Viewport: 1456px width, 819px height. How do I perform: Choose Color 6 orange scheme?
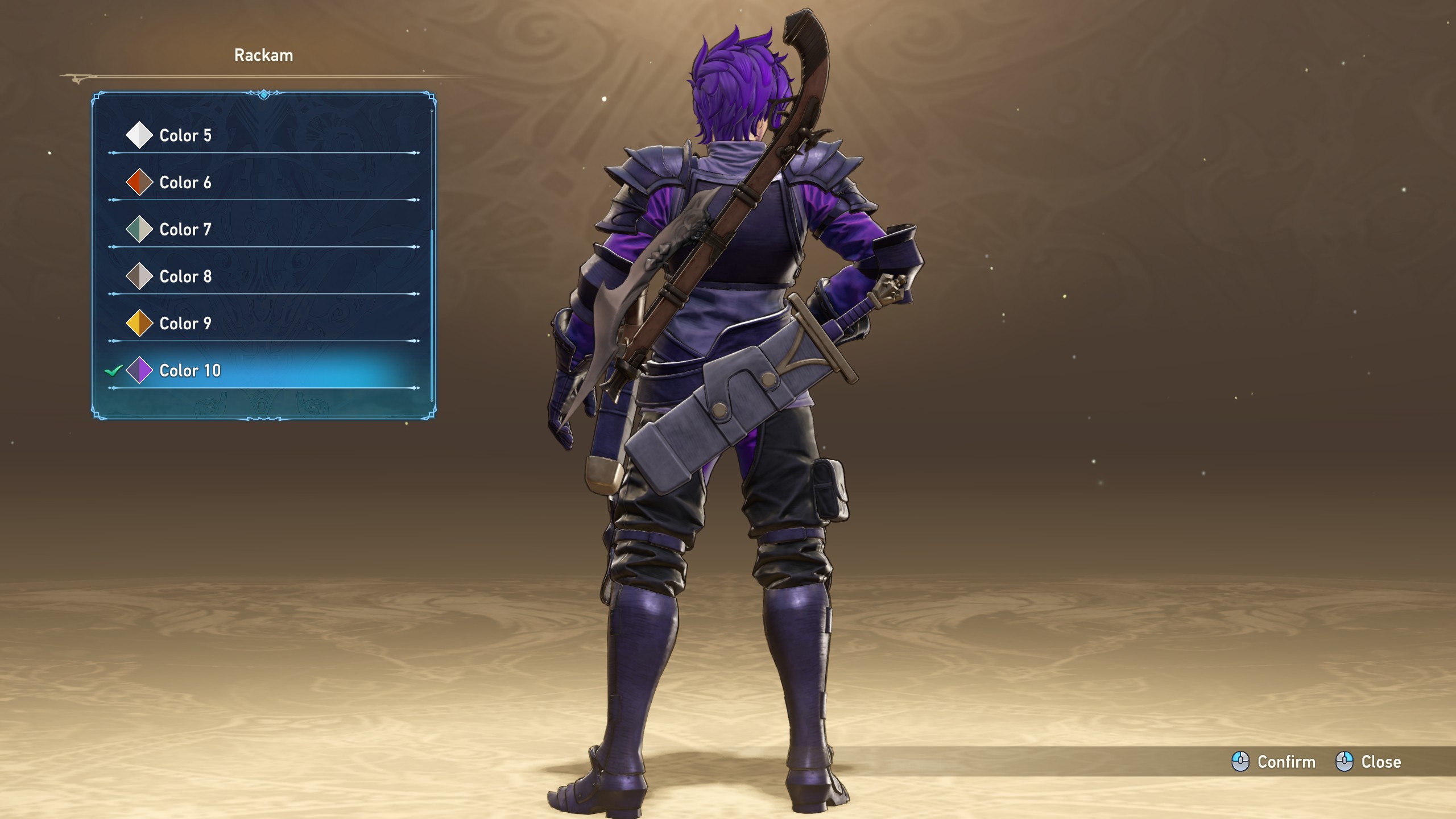coord(185,183)
